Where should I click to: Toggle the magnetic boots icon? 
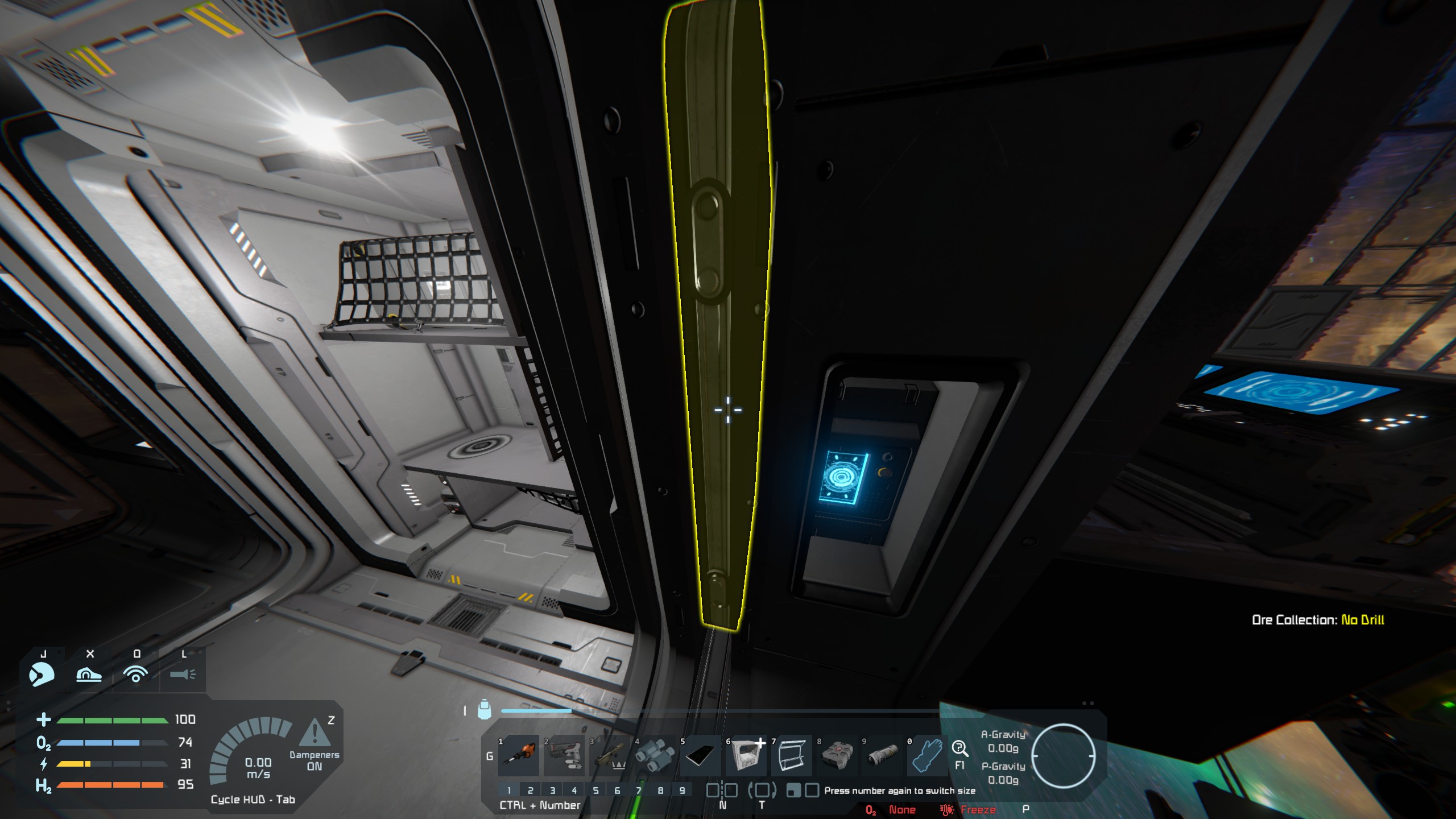(89, 675)
